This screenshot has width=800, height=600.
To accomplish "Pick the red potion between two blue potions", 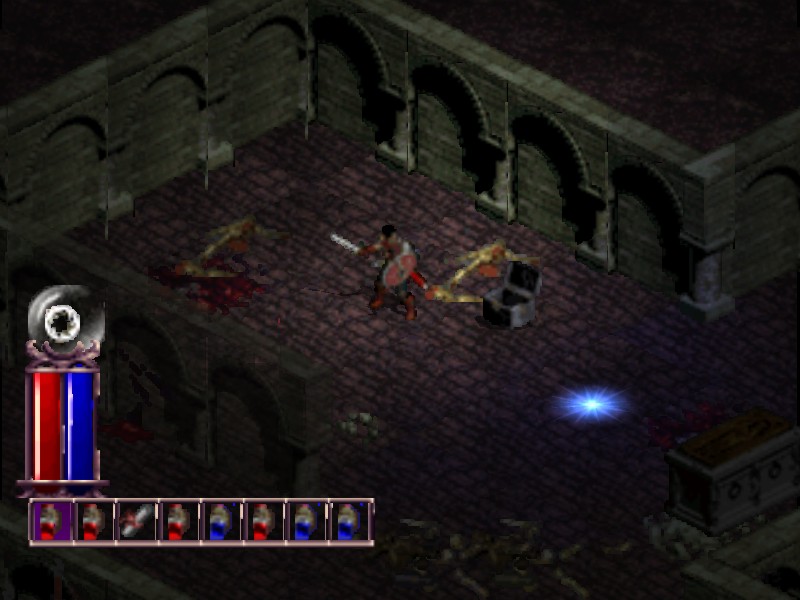I will pyautogui.click(x=261, y=521).
